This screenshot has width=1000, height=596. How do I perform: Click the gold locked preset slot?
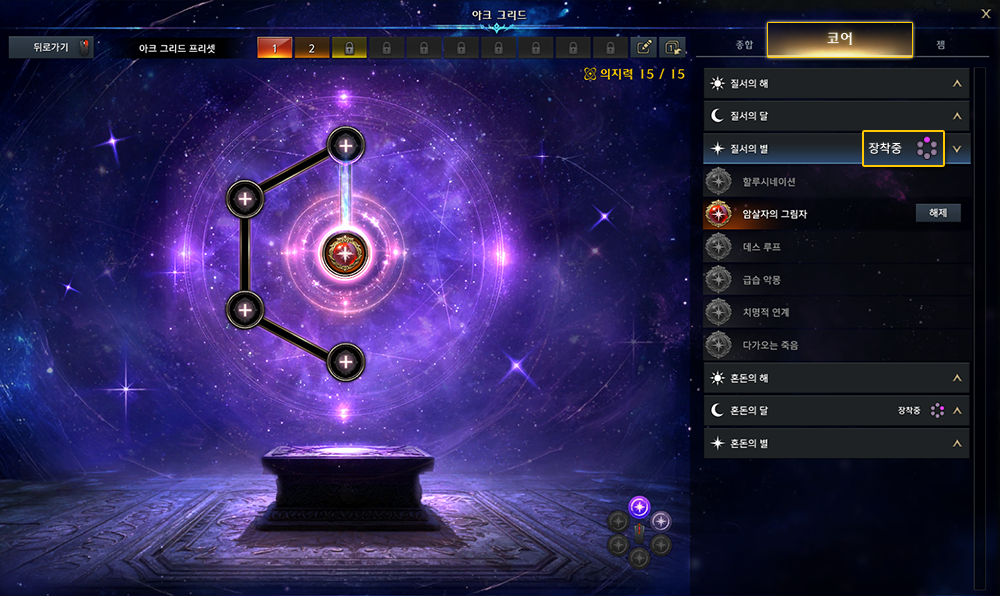click(348, 47)
